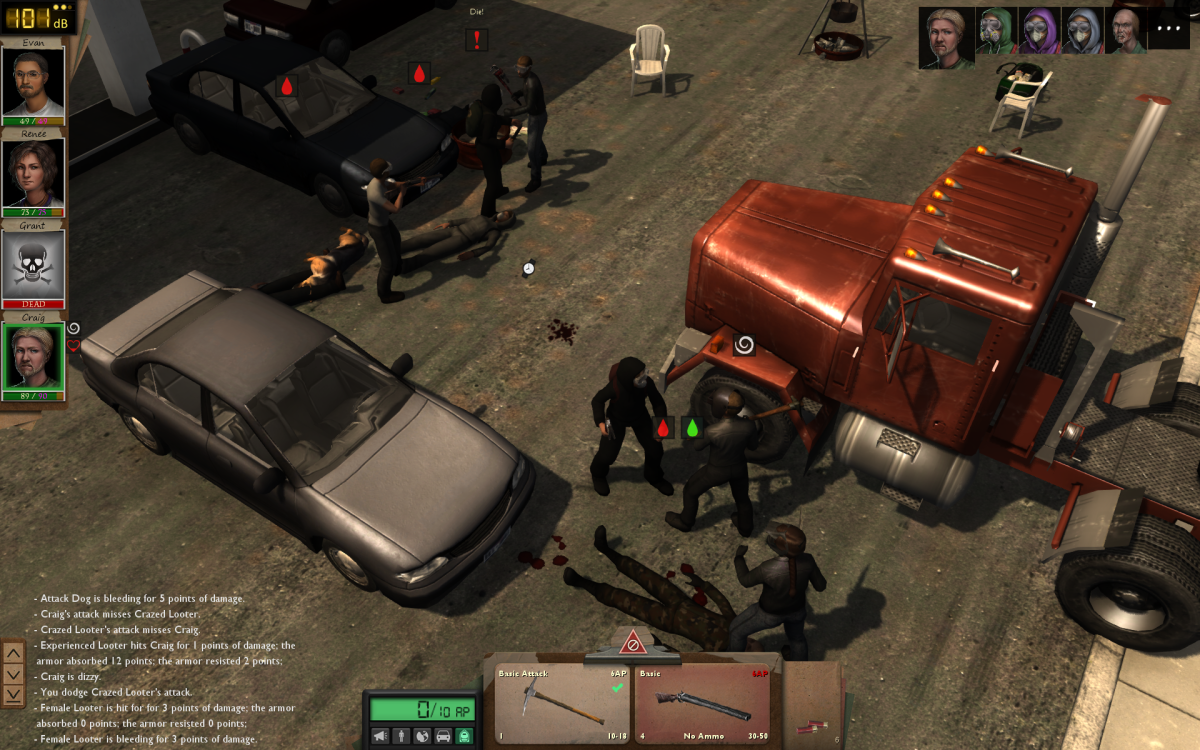
Task: Toggle the standing person stance button
Action: click(401, 736)
